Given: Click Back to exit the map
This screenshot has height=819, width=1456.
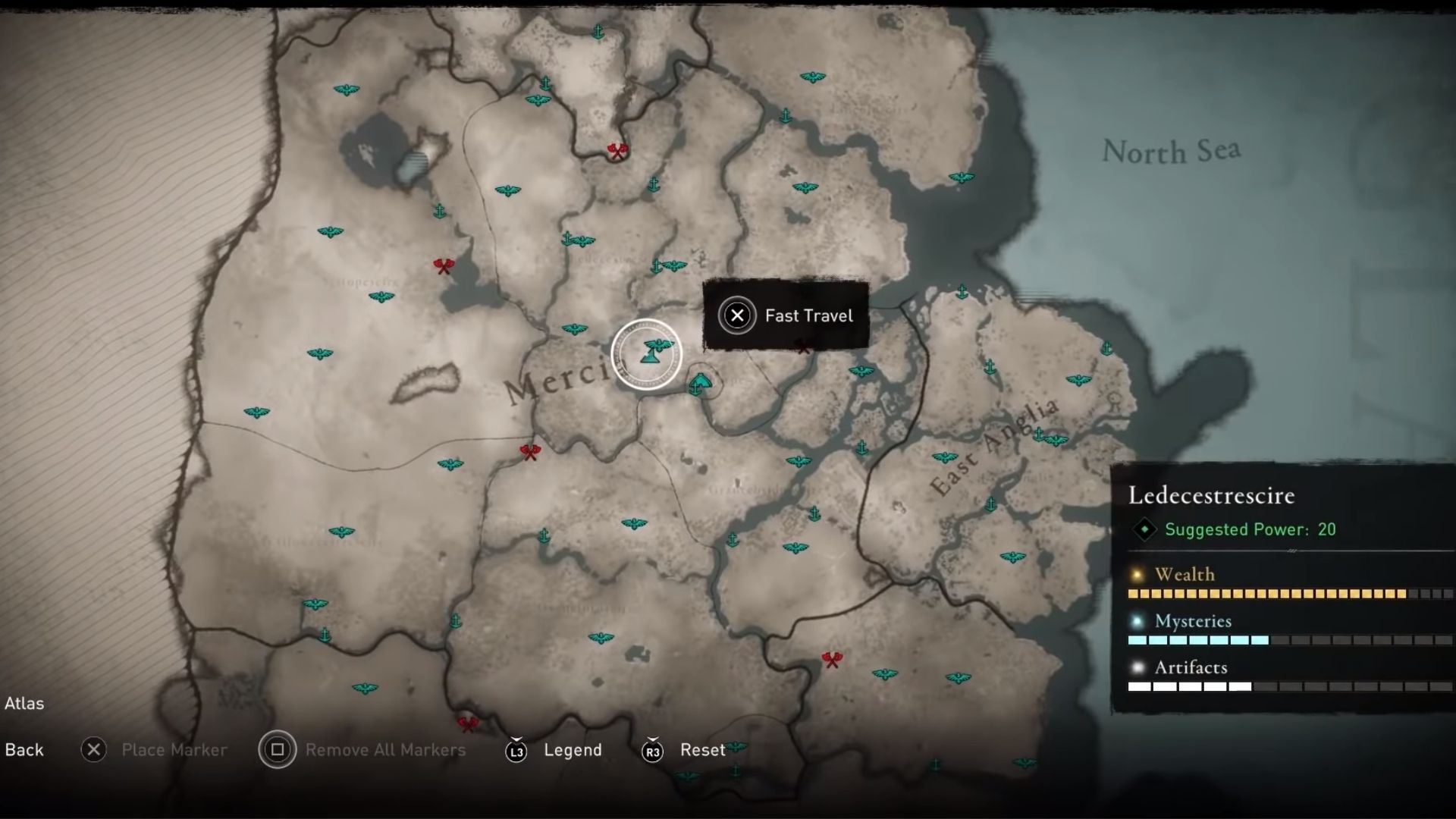Looking at the screenshot, I should pos(24,750).
